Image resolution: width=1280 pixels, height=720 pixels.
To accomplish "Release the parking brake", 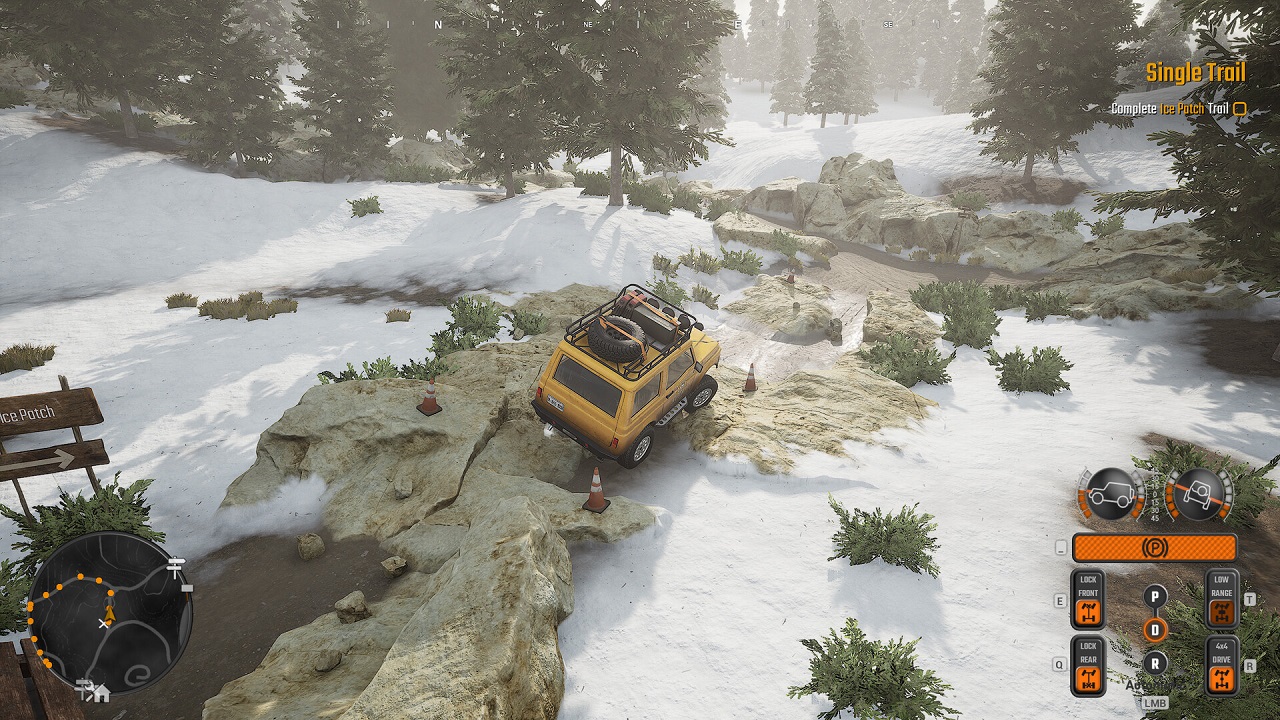I will [x=1156, y=547].
